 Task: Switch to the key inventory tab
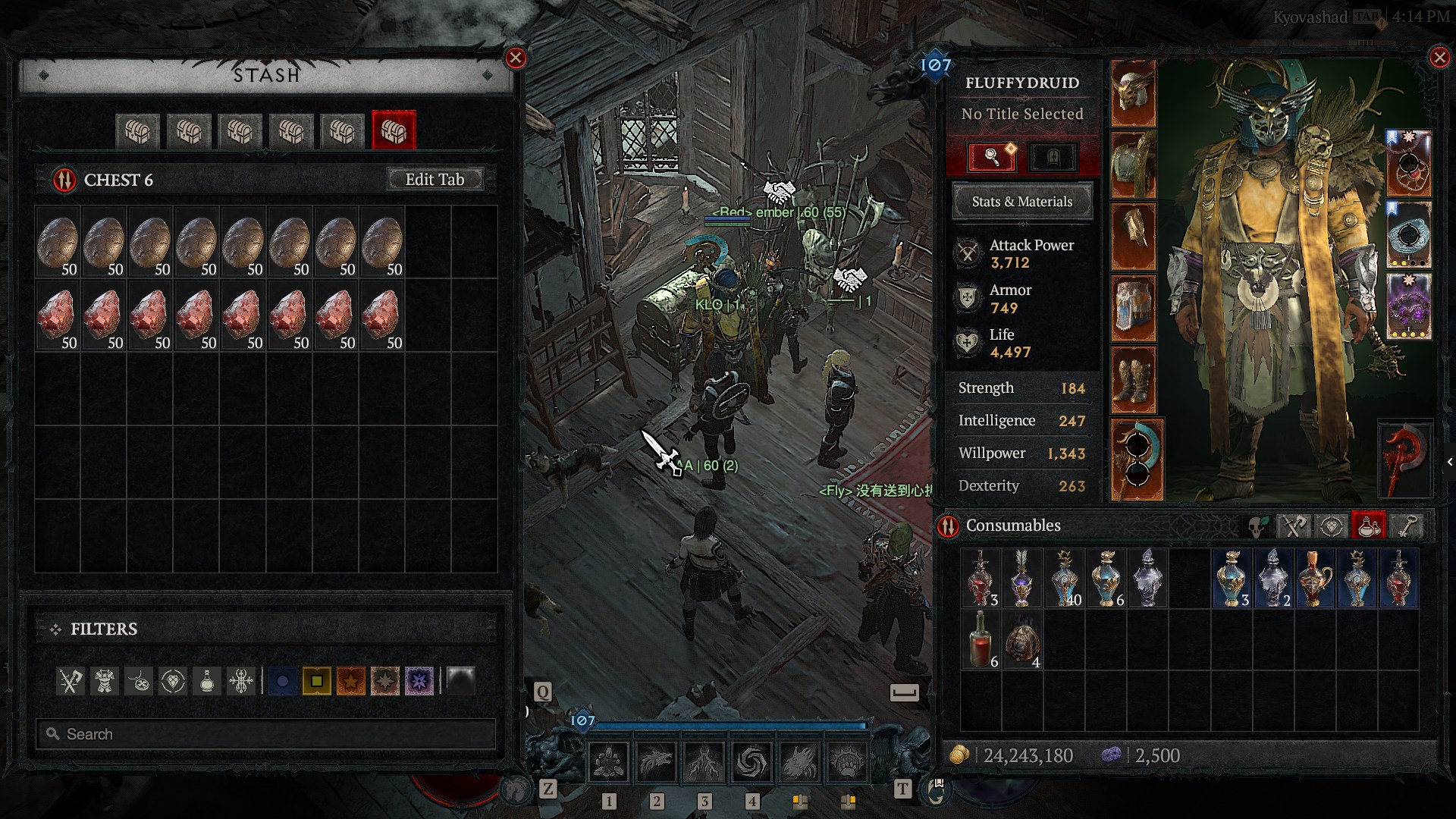pyautogui.click(x=1407, y=526)
